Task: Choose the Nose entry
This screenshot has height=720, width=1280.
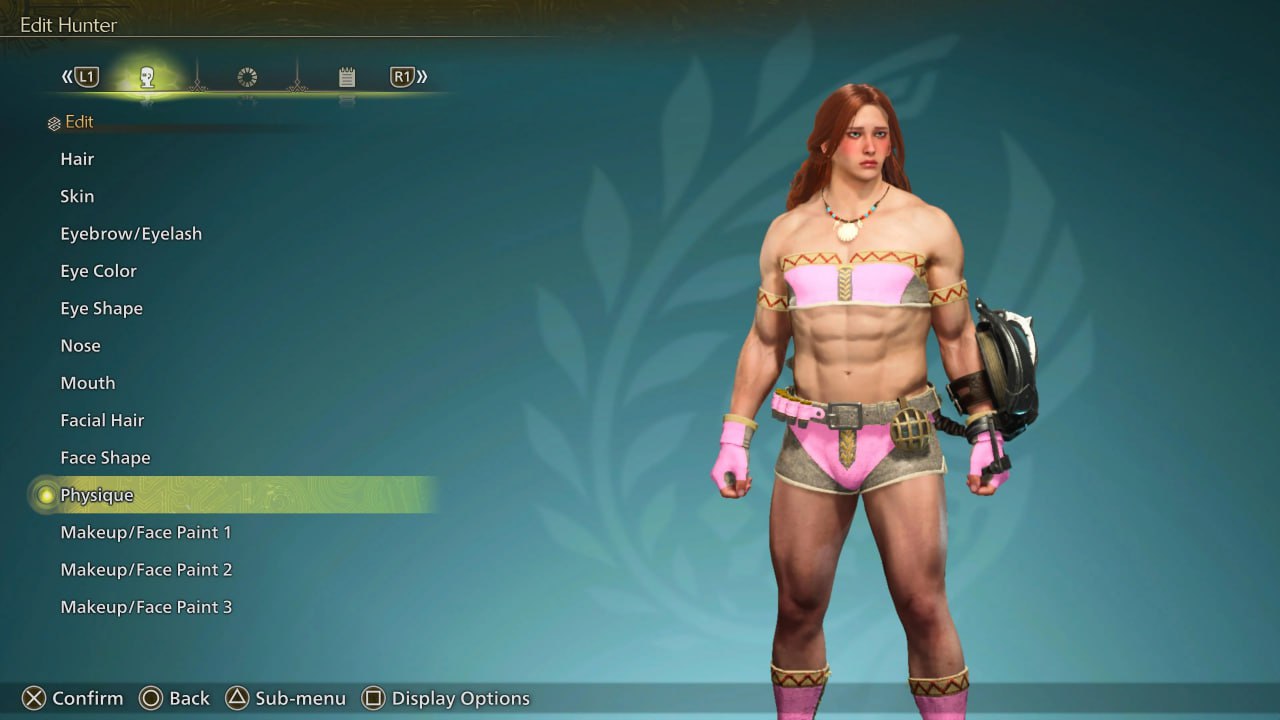Action: point(80,346)
